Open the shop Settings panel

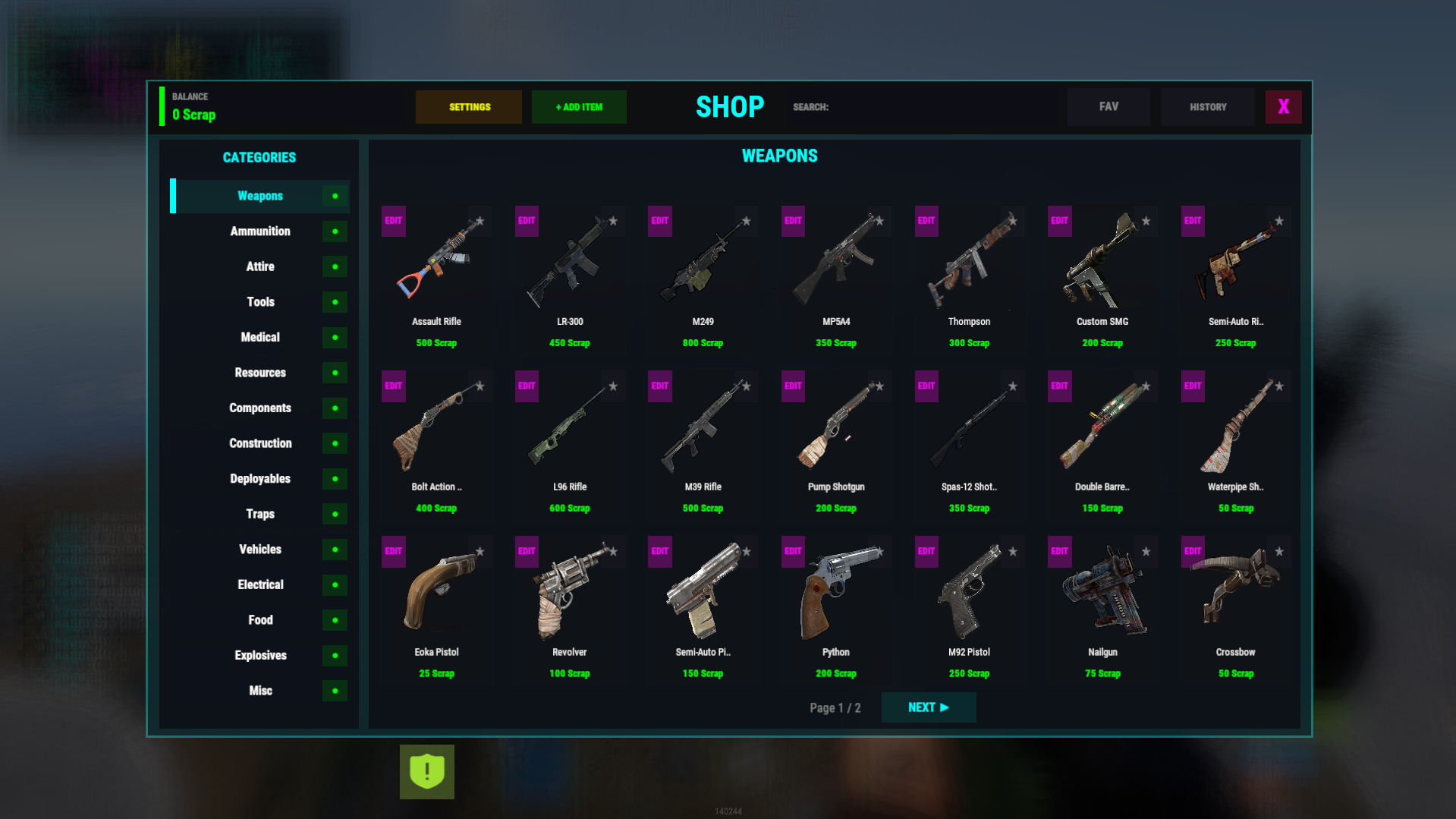[468, 107]
